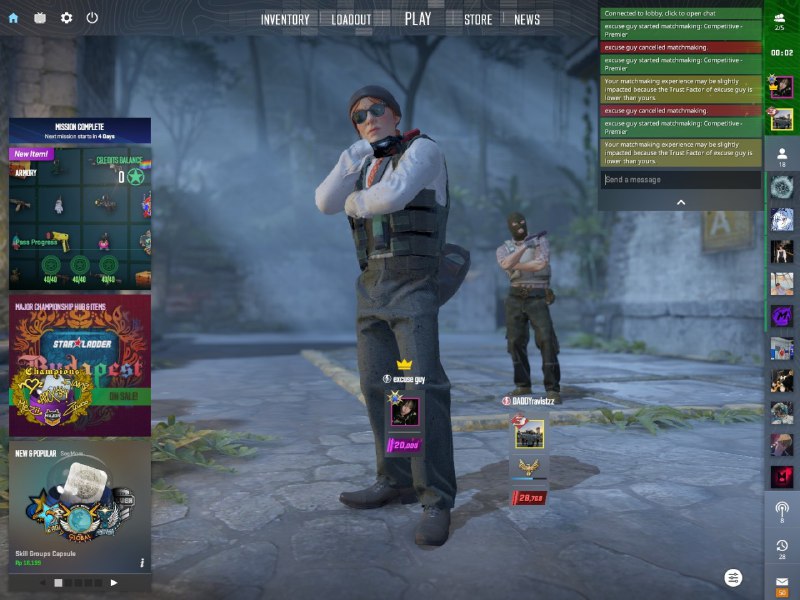Show the News tab
Screen dimensions: 800x600
point(527,19)
